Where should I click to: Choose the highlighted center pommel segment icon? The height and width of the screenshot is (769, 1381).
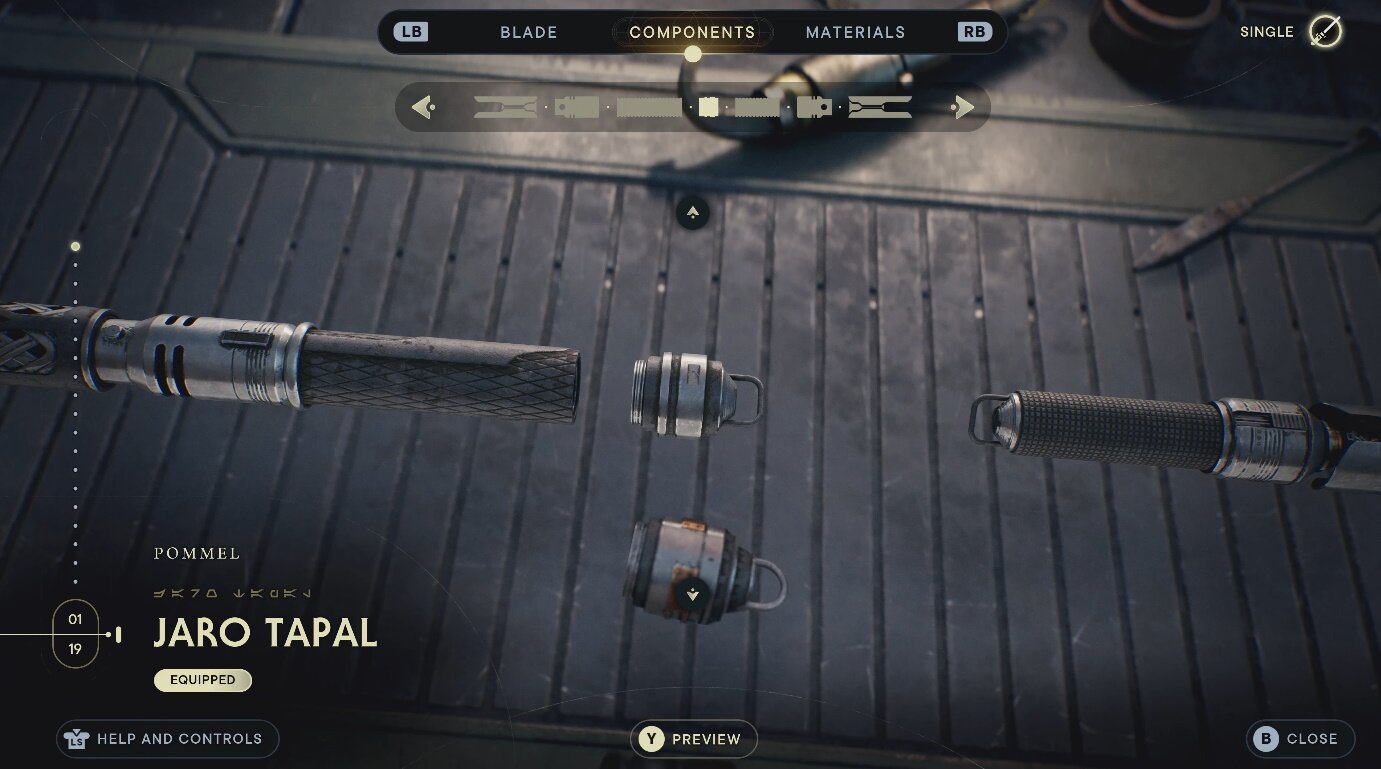(709, 107)
